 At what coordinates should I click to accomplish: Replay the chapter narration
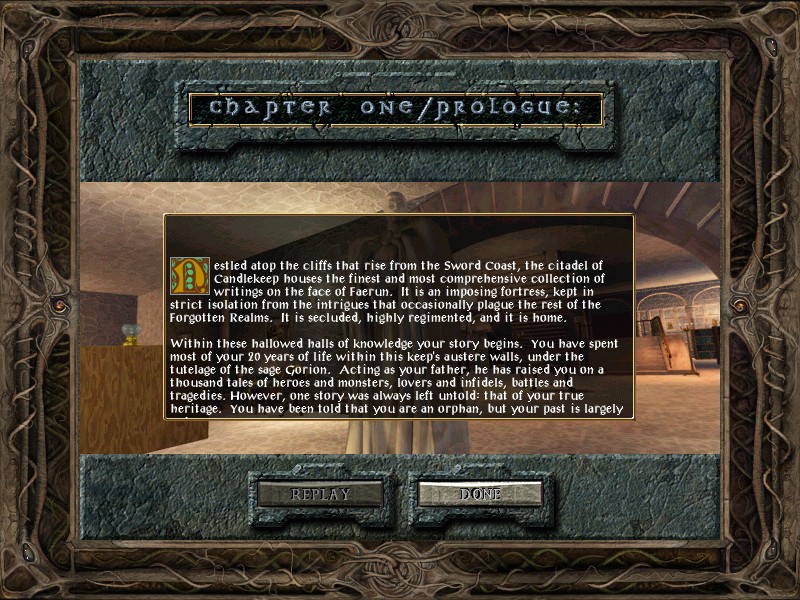(320, 494)
